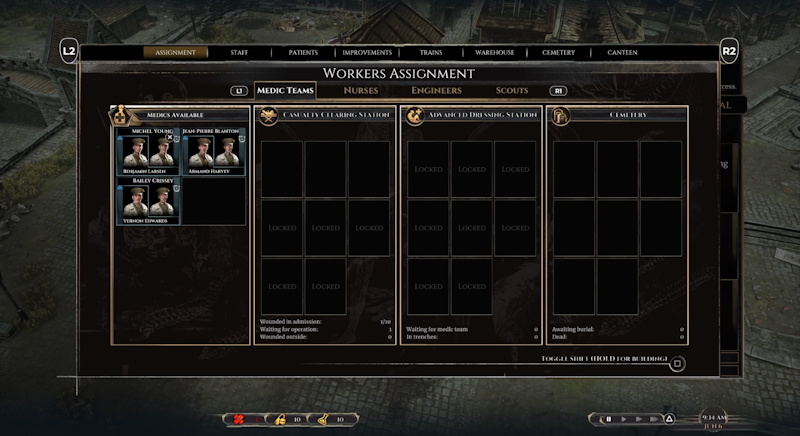Open the Staff menu section
This screenshot has width=800, height=436.
[x=239, y=52]
